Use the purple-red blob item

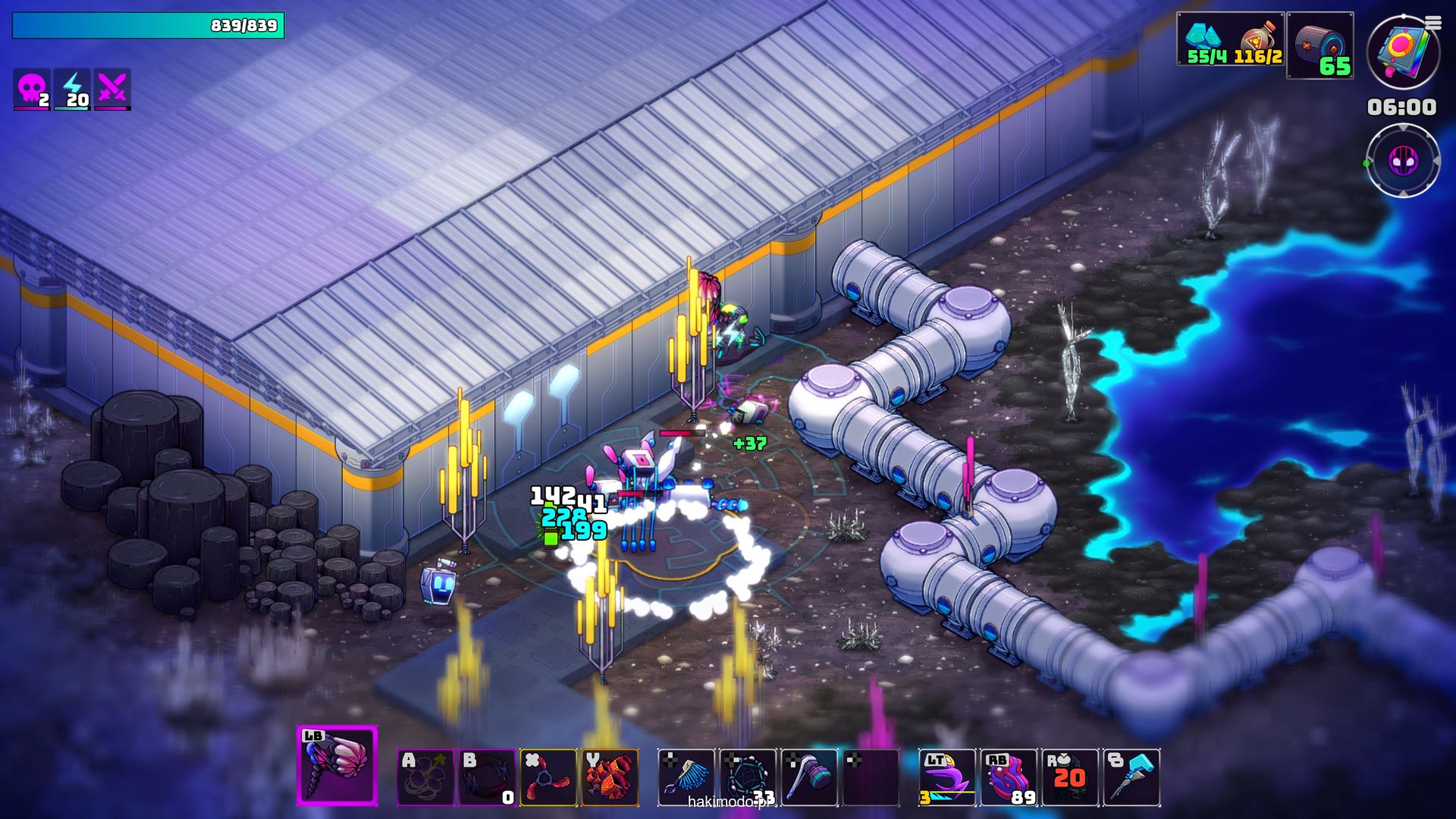point(1009,777)
